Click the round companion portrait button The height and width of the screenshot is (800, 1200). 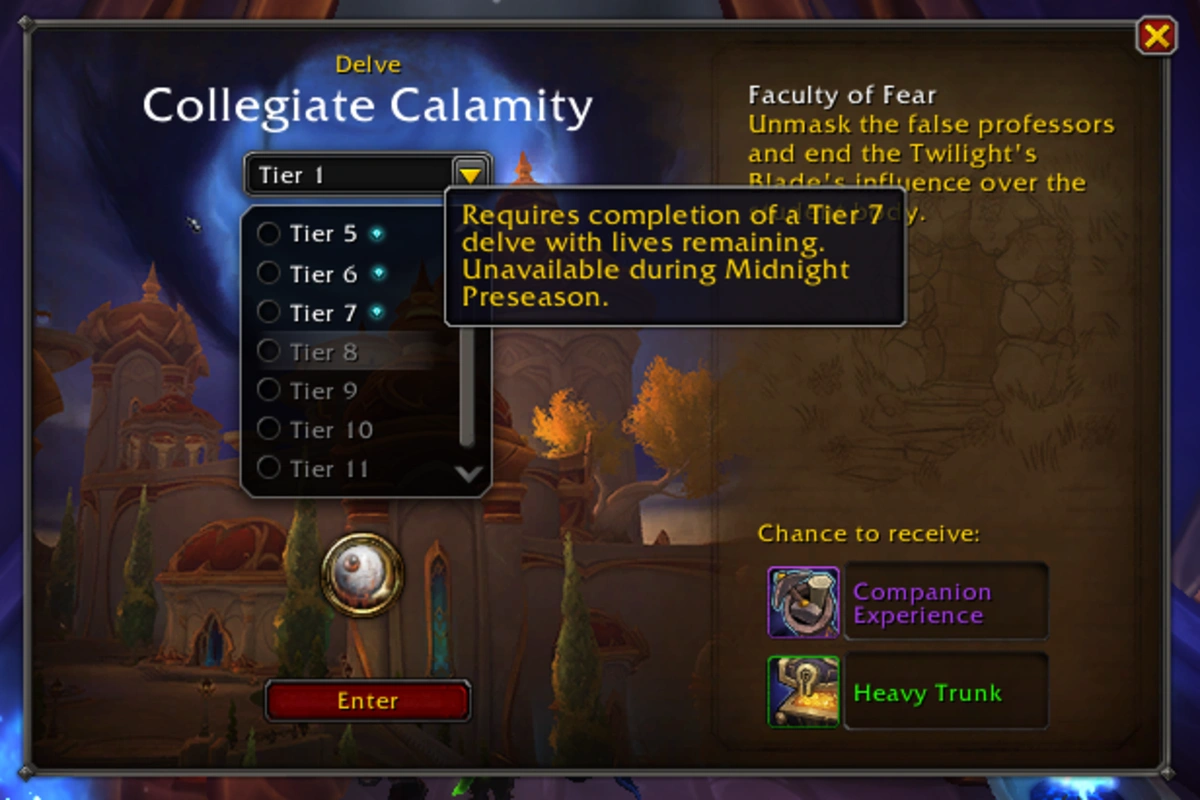pyautogui.click(x=363, y=574)
